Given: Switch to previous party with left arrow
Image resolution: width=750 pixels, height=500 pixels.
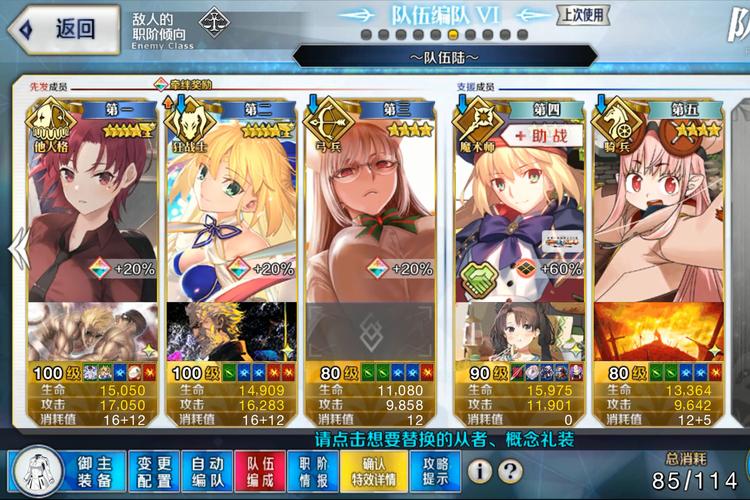Looking at the screenshot, I should click(x=16, y=244).
